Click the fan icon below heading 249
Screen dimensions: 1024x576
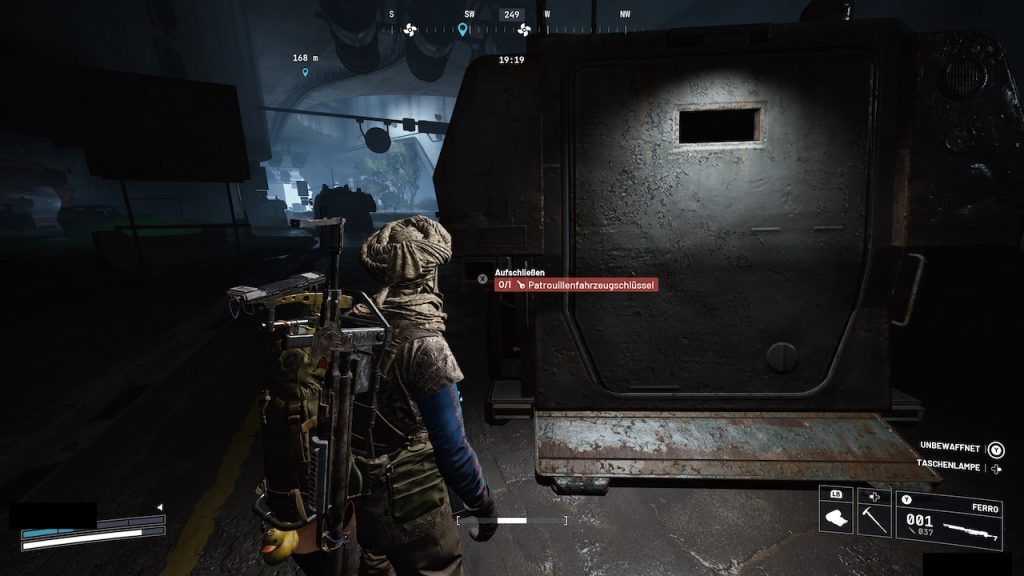(523, 30)
